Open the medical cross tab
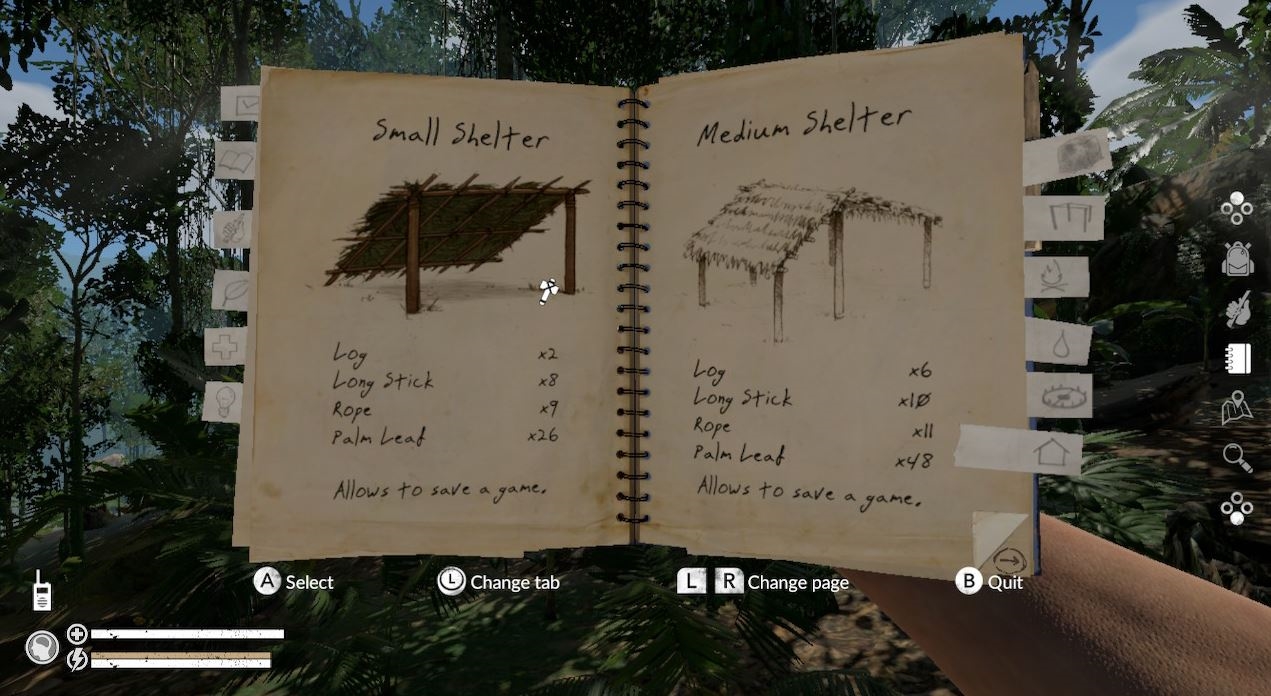The image size is (1271, 696). click(x=225, y=347)
